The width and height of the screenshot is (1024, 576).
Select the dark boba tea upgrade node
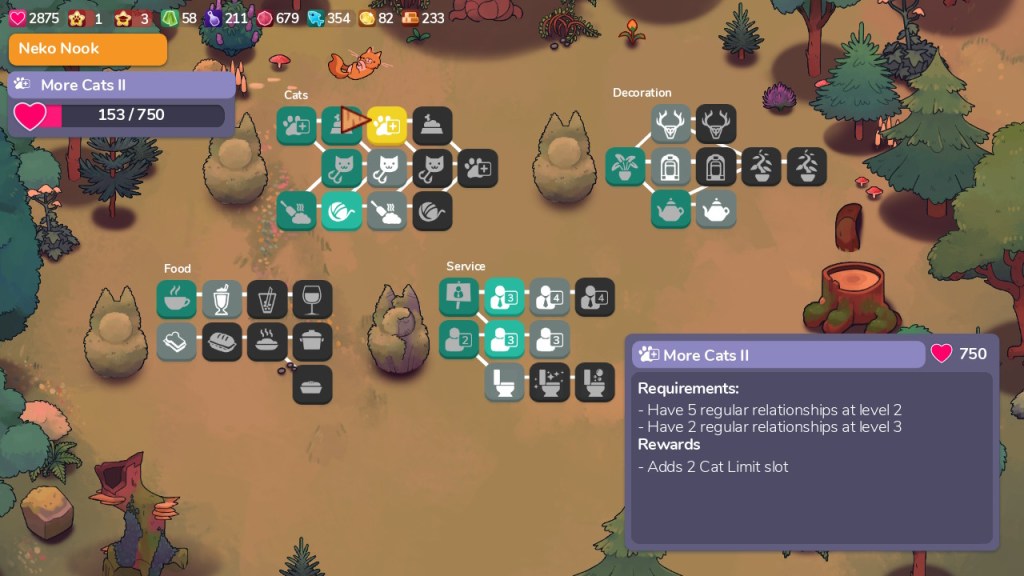pyautogui.click(x=267, y=299)
